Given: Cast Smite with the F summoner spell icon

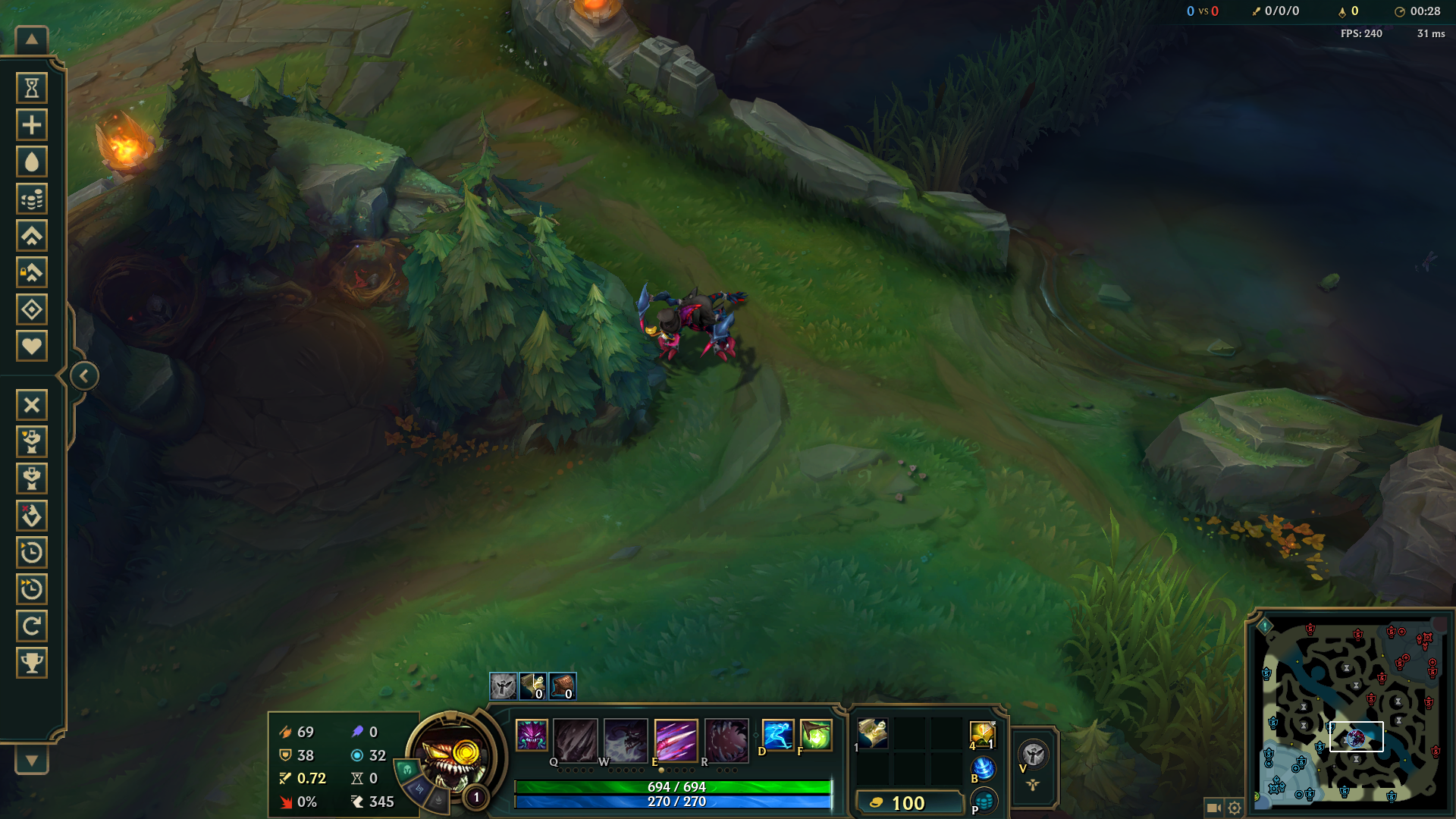Looking at the screenshot, I should (x=814, y=734).
